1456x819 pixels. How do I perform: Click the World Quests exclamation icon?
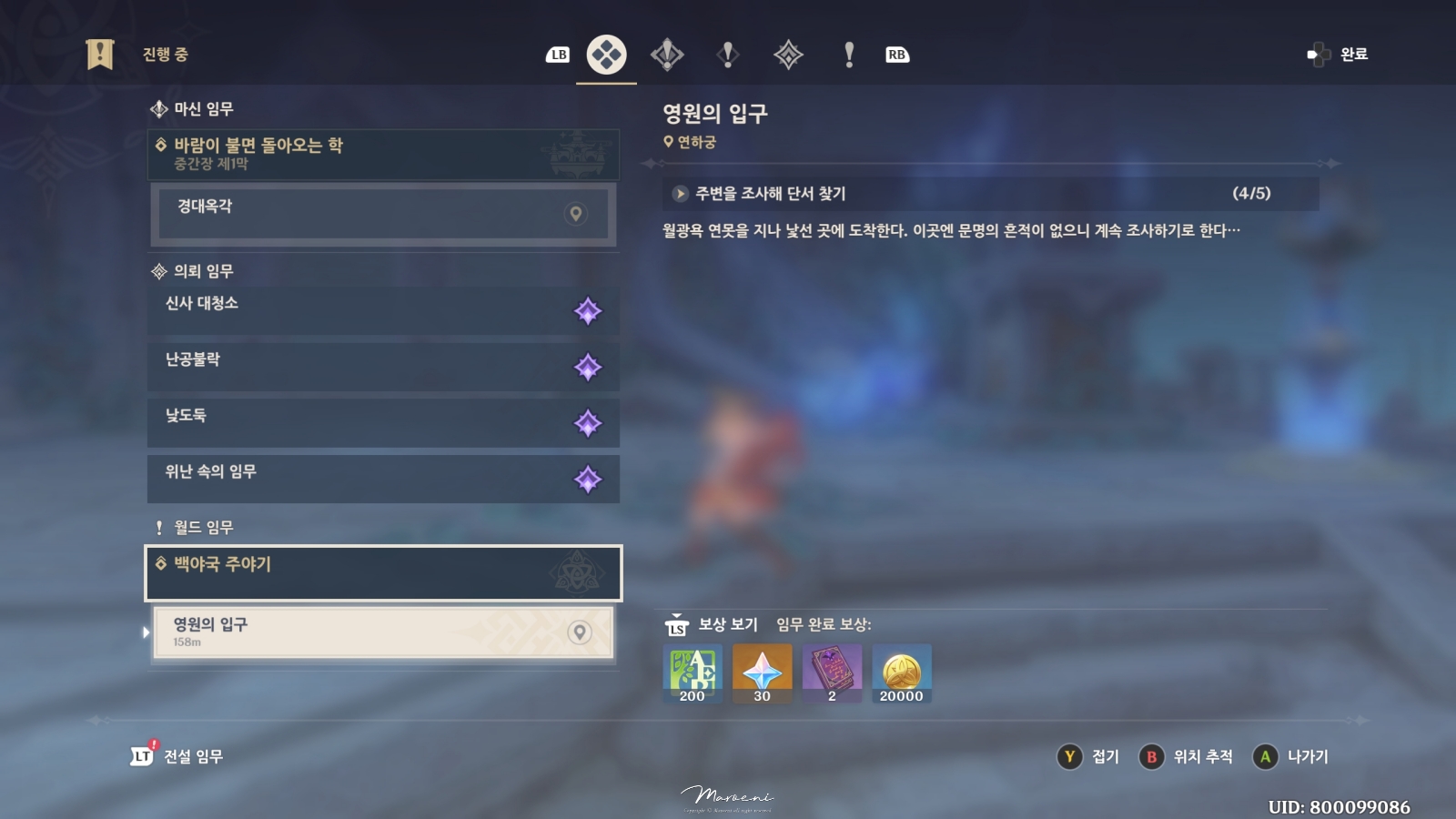[848, 55]
